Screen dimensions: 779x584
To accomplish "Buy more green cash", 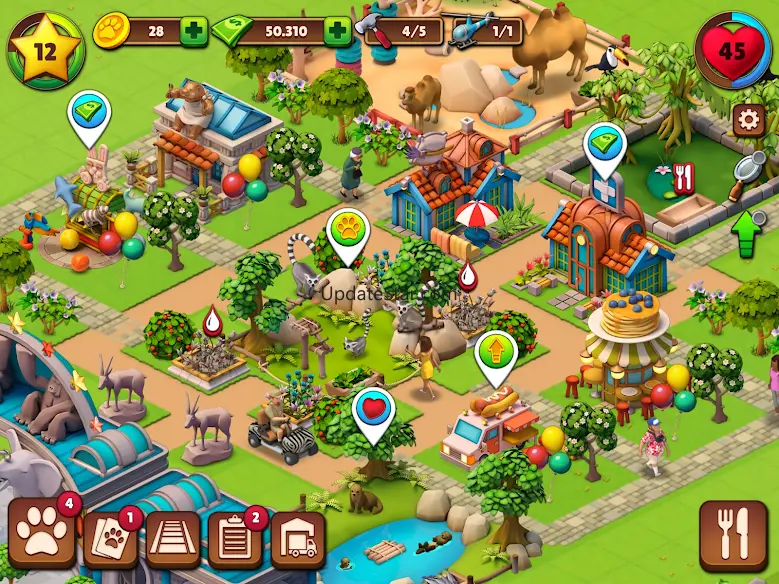I will click(338, 32).
